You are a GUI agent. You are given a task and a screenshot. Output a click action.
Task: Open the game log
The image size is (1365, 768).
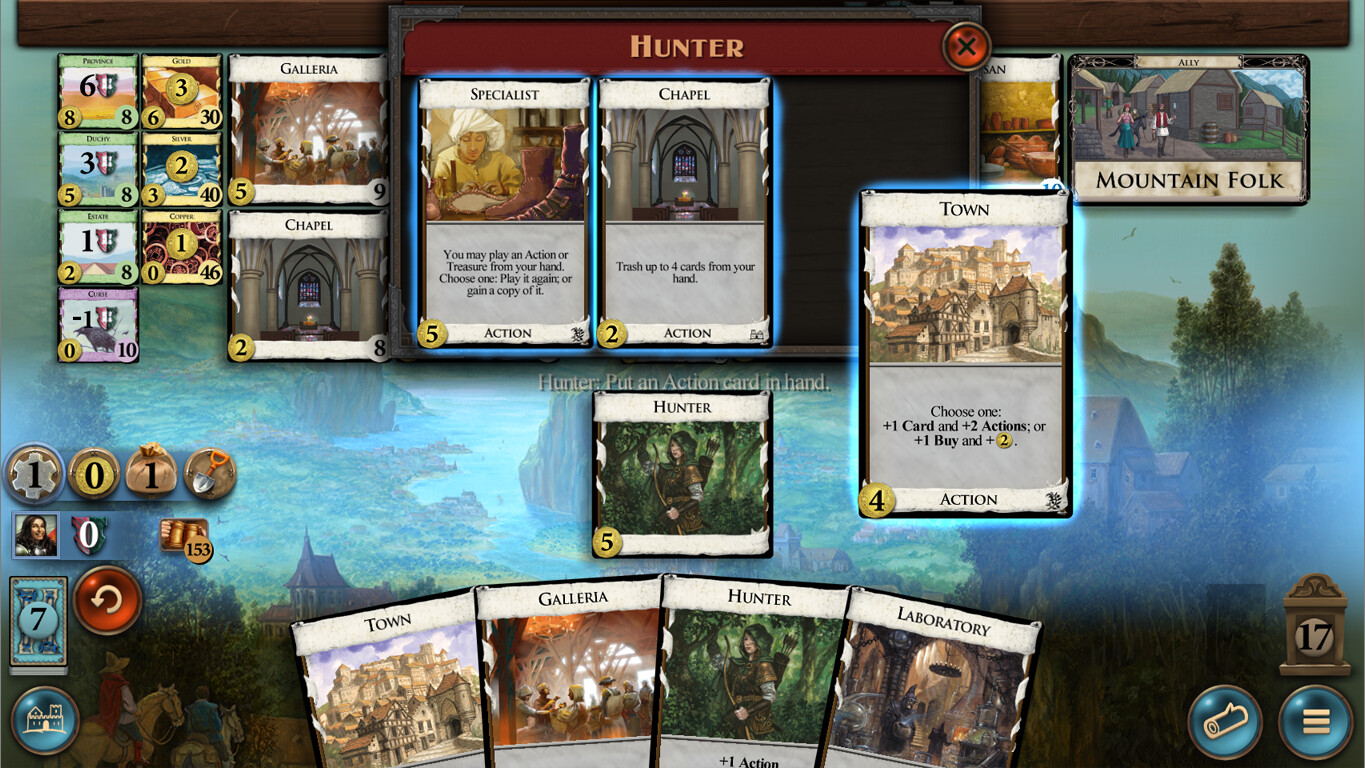tap(1225, 721)
